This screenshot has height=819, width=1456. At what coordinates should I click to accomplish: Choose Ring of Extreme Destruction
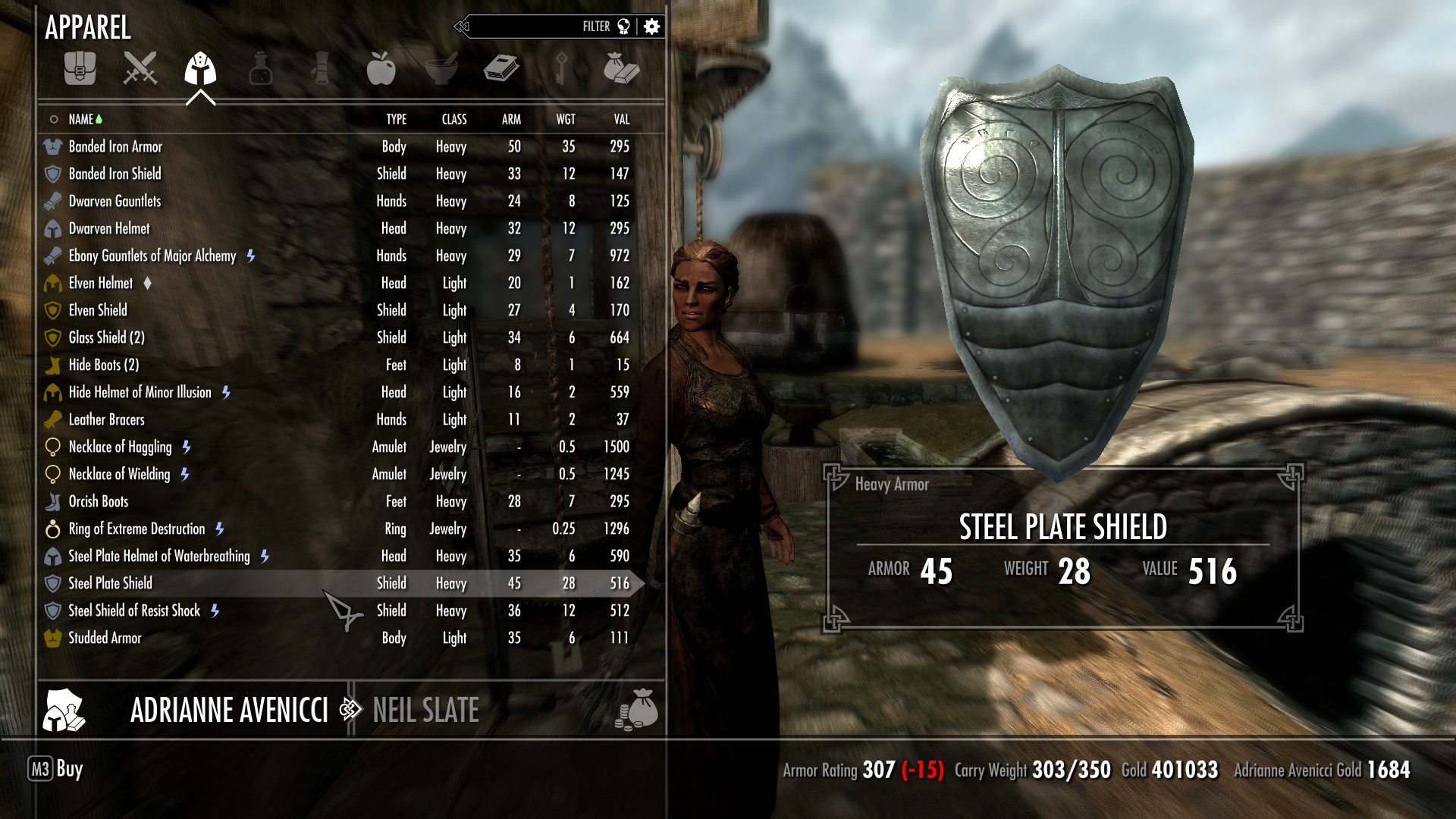coord(136,529)
